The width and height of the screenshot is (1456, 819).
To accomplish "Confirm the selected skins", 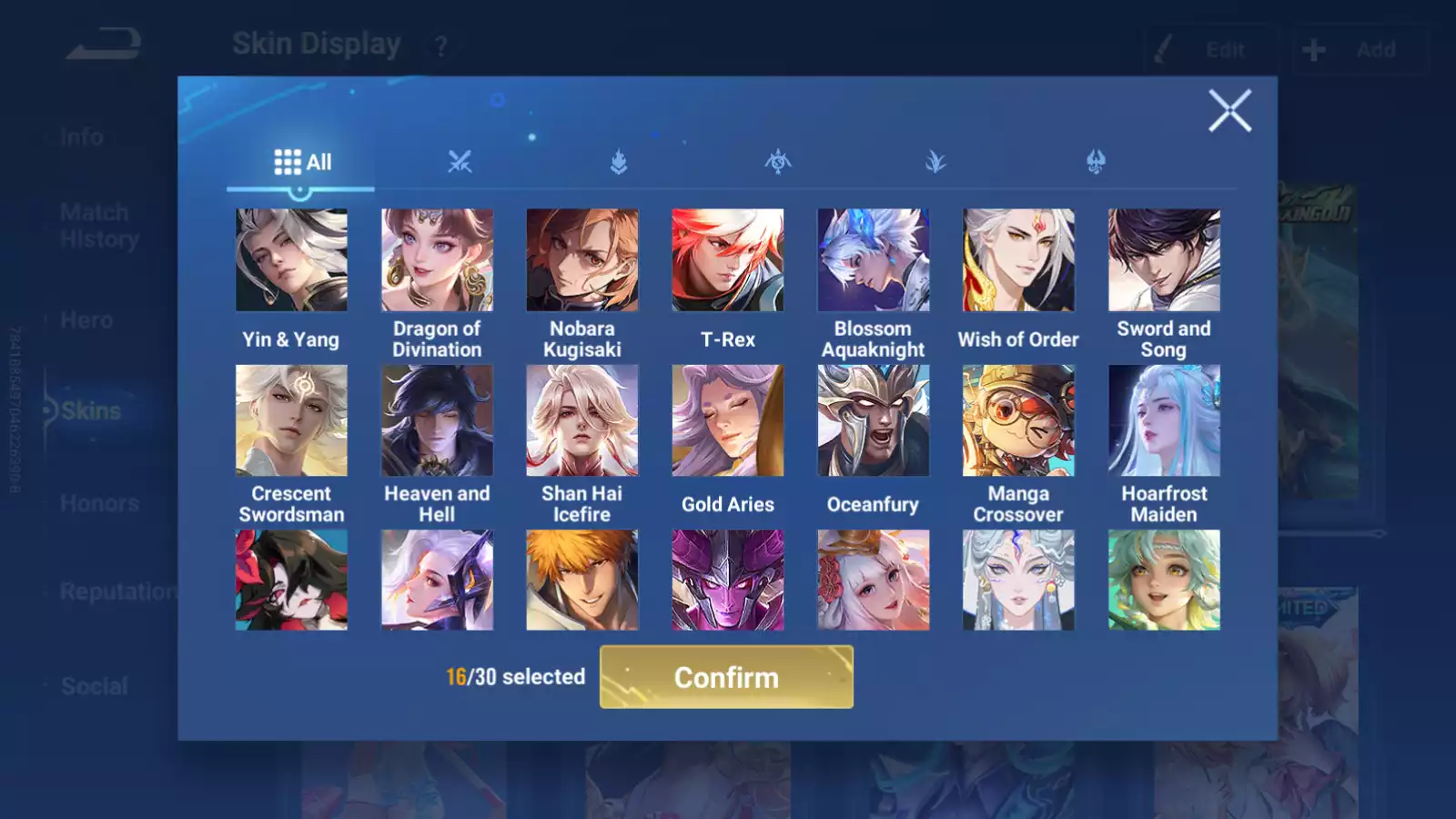I will click(726, 677).
